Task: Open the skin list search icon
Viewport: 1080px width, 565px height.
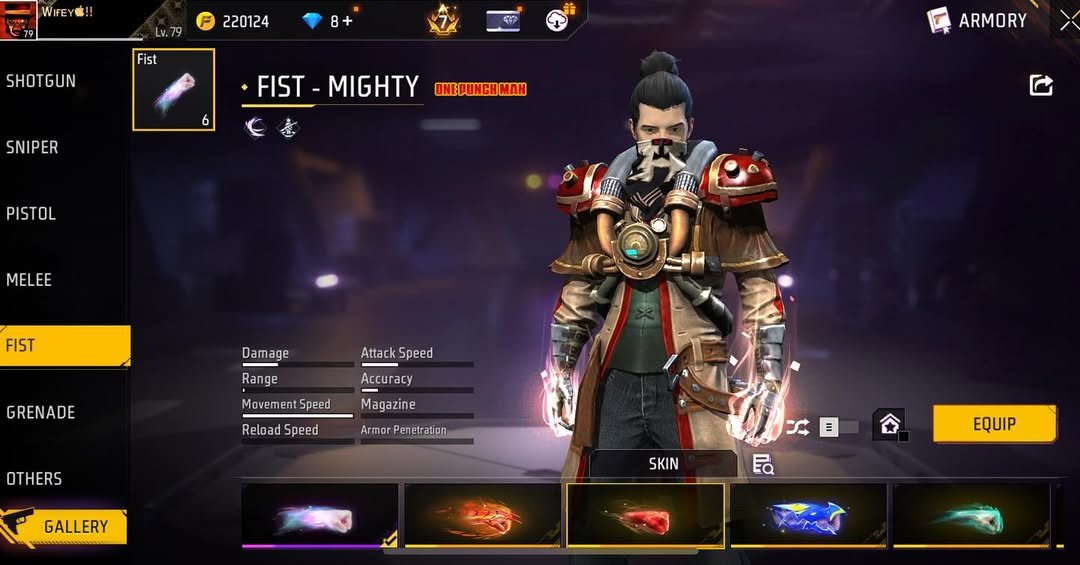Action: [763, 464]
